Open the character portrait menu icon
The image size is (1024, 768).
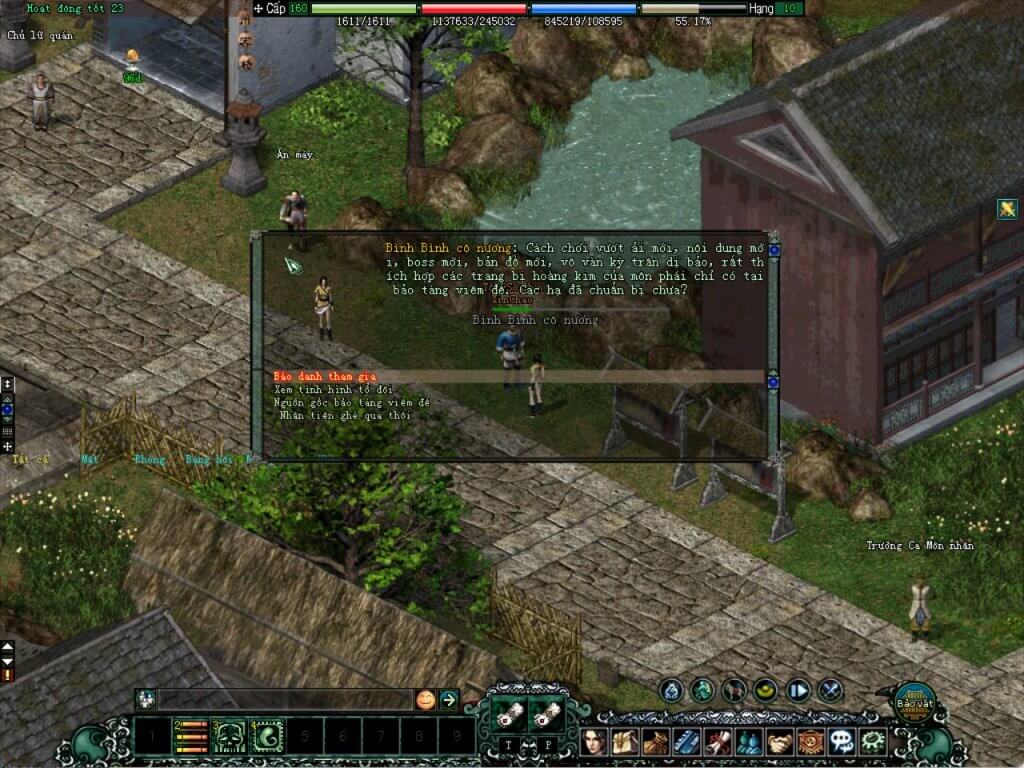pyautogui.click(x=596, y=742)
